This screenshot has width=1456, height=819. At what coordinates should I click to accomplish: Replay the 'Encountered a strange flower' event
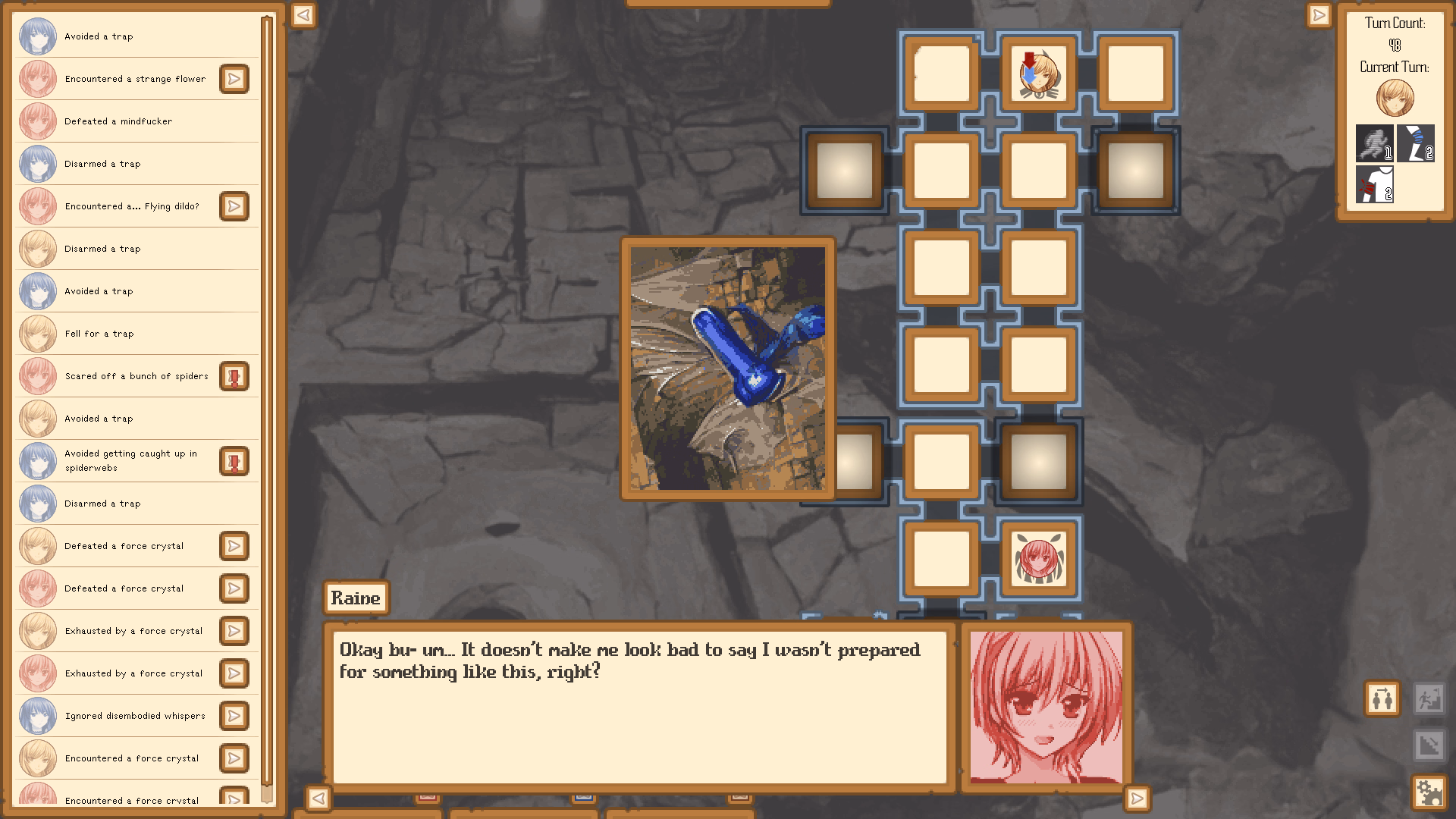[235, 79]
